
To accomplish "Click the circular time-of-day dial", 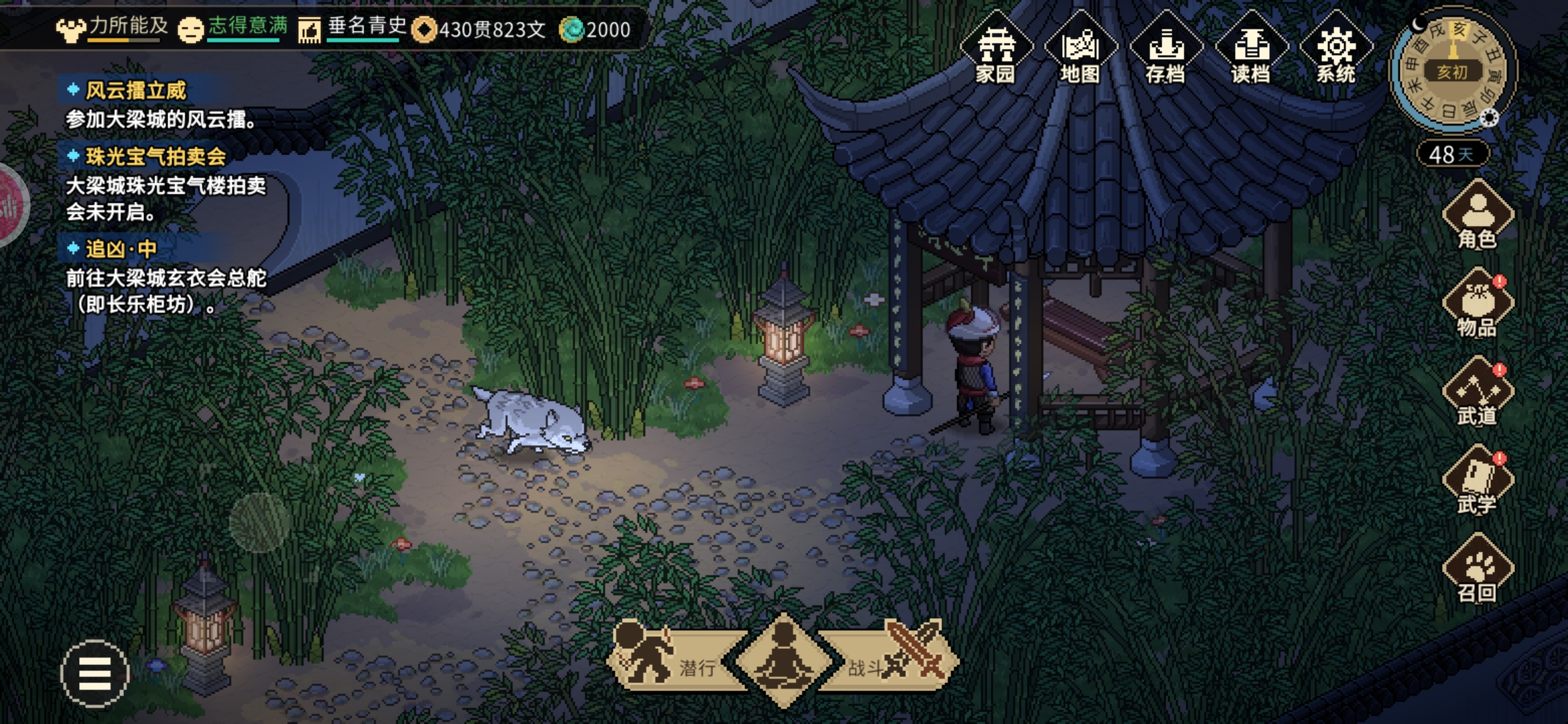I will pos(1451,70).
